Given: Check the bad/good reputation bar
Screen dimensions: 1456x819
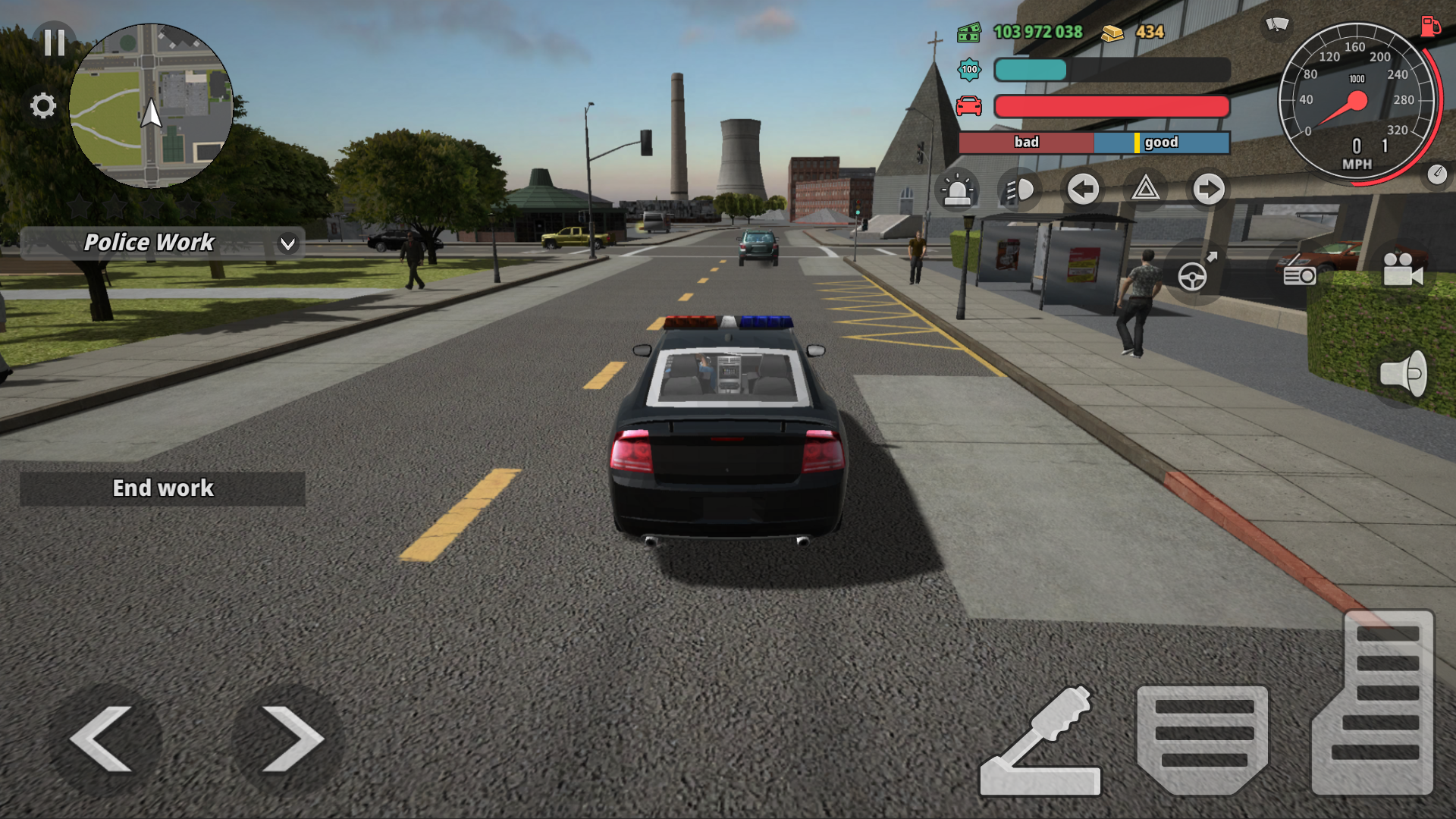Looking at the screenshot, I should pos(1092,142).
